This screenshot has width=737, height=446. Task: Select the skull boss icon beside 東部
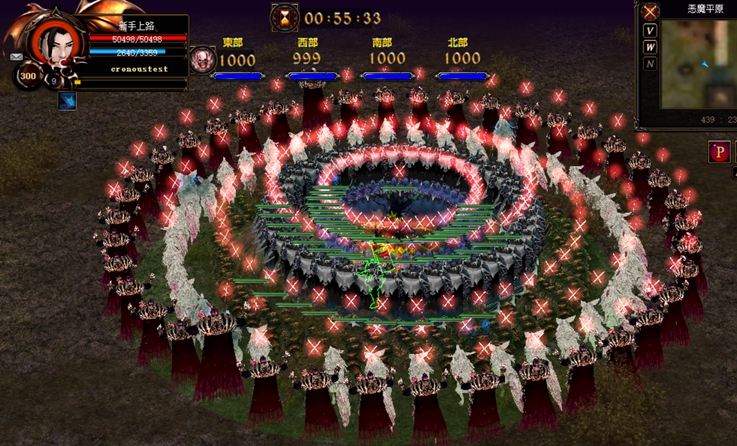[201, 59]
